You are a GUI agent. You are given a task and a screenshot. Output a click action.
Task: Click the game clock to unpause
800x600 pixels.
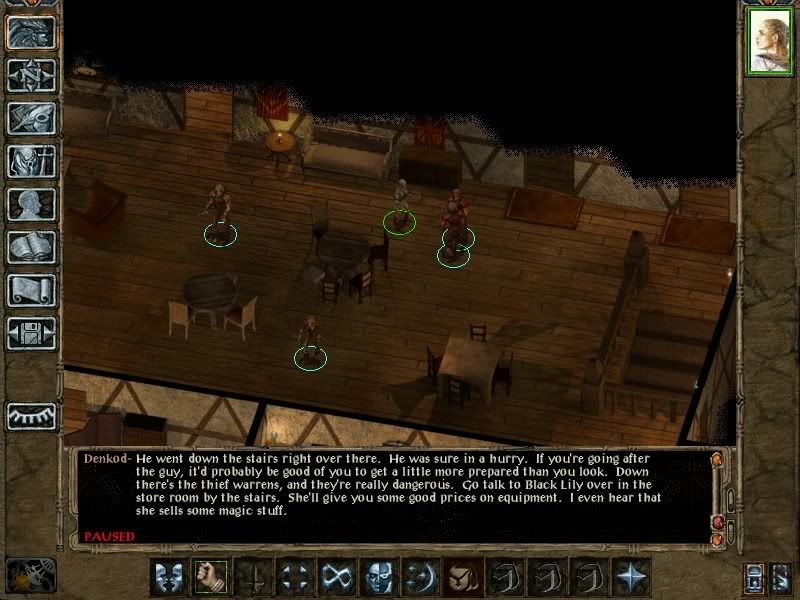coord(30,575)
